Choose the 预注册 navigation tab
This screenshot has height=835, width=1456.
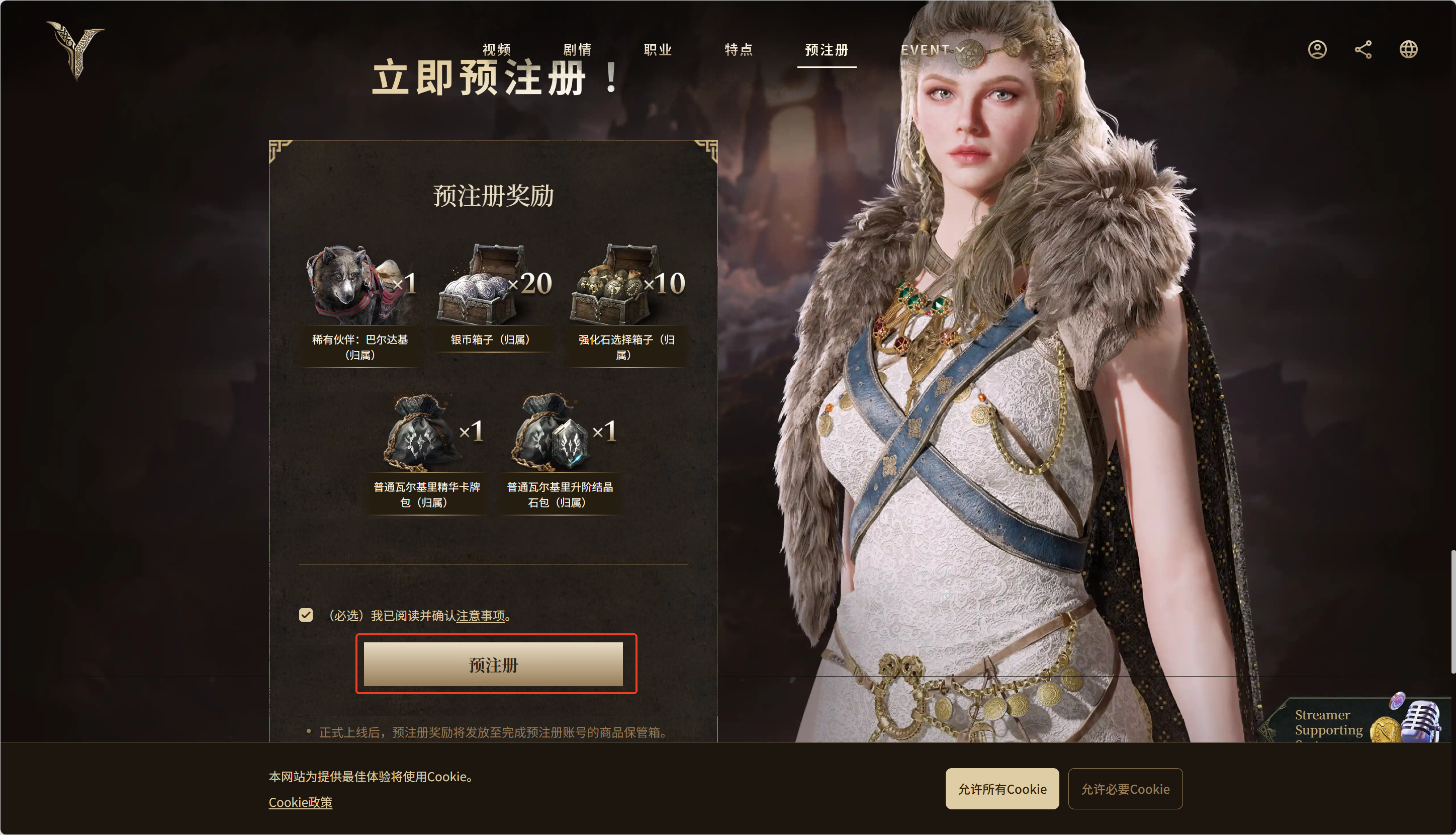pos(827,50)
